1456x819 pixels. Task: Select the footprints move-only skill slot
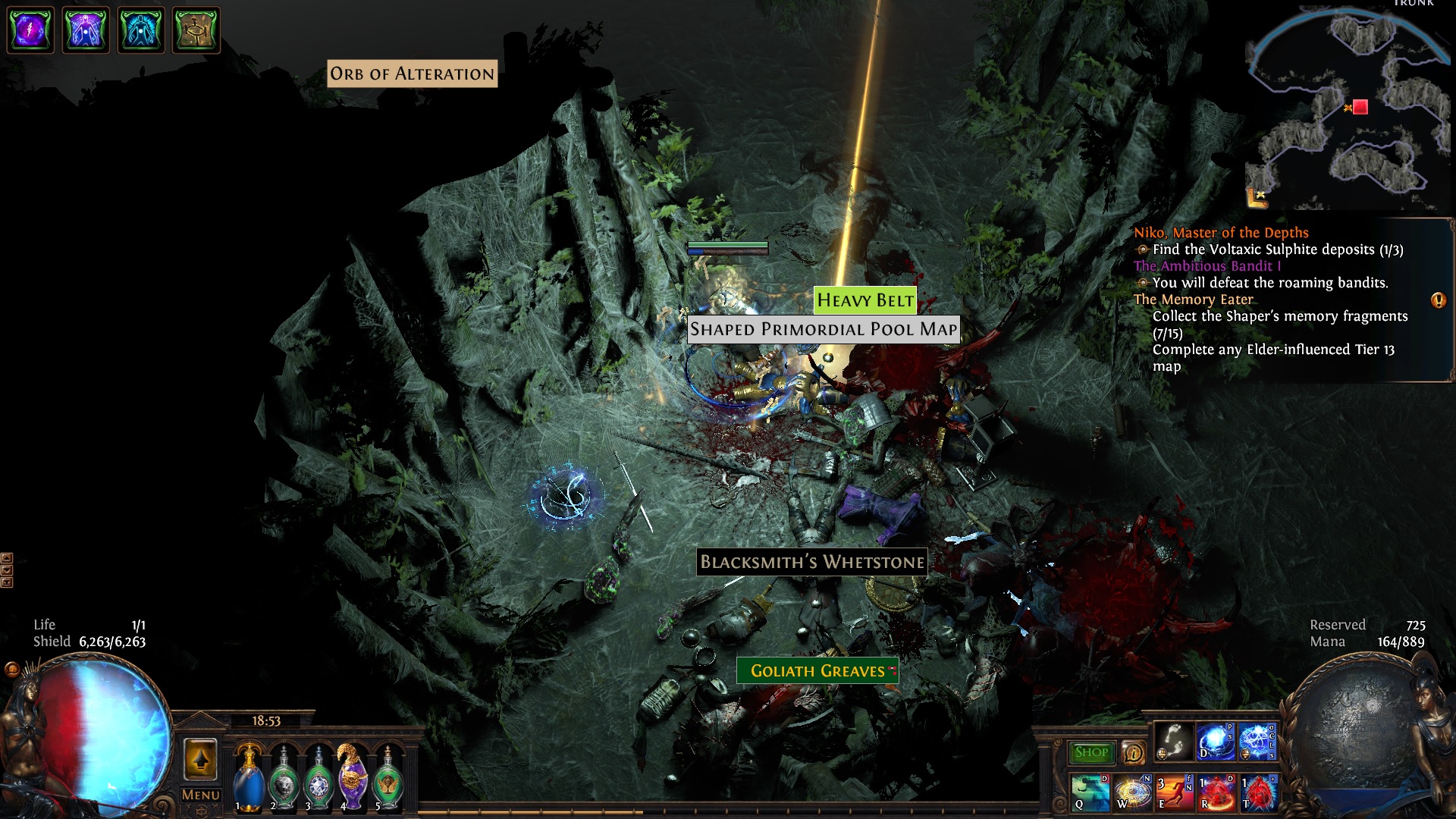click(1173, 742)
